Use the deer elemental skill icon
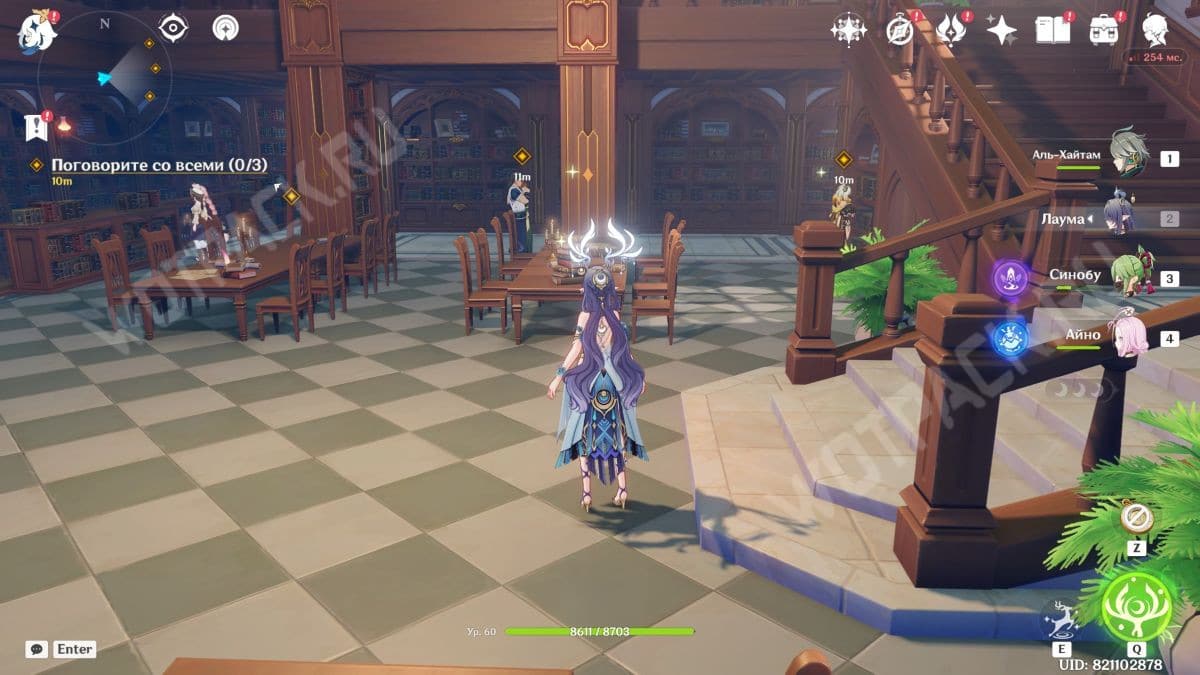The image size is (1200, 675). pos(1061,620)
